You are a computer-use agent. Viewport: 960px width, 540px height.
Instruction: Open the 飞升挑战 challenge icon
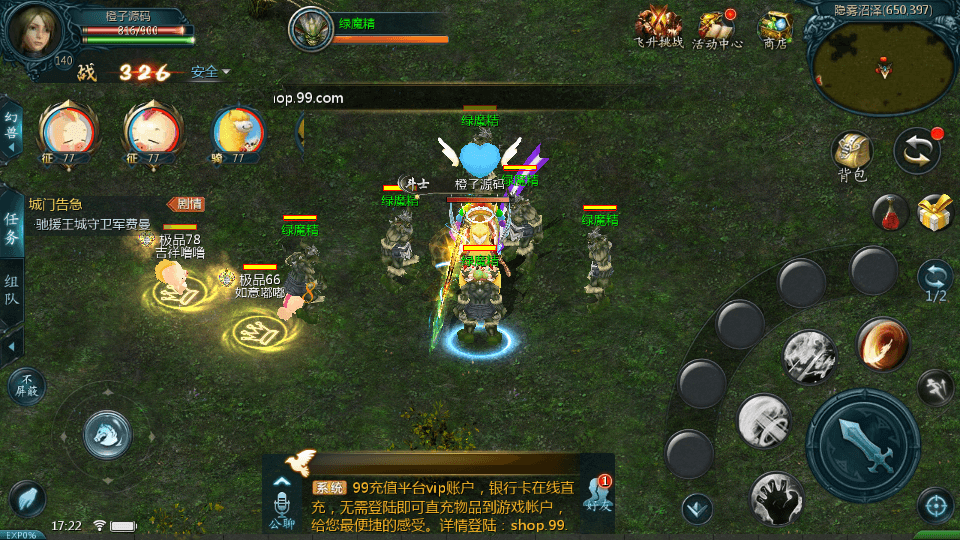[659, 25]
